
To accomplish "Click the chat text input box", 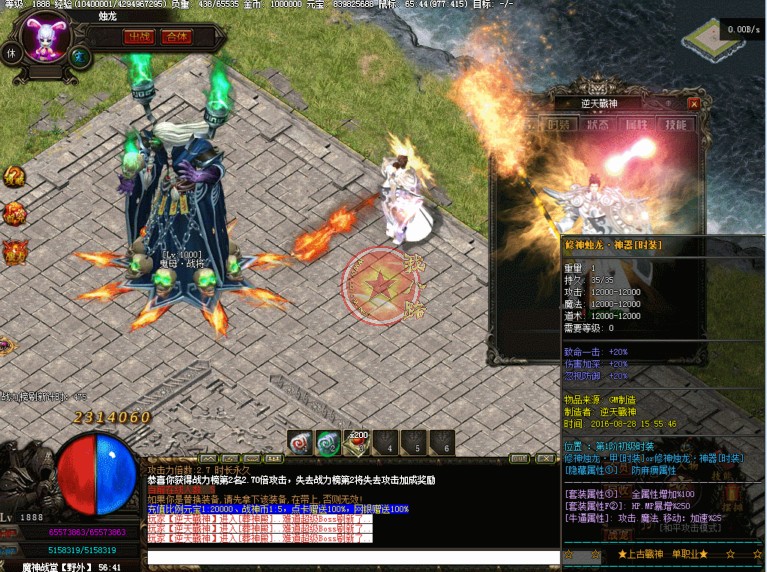I will [350, 557].
